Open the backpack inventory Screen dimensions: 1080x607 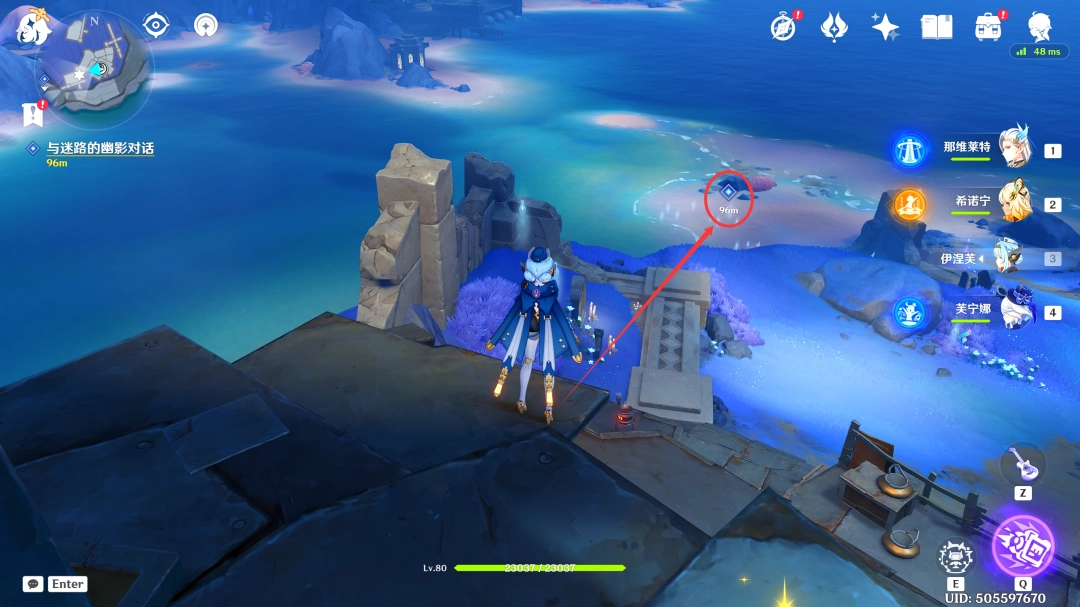(988, 27)
